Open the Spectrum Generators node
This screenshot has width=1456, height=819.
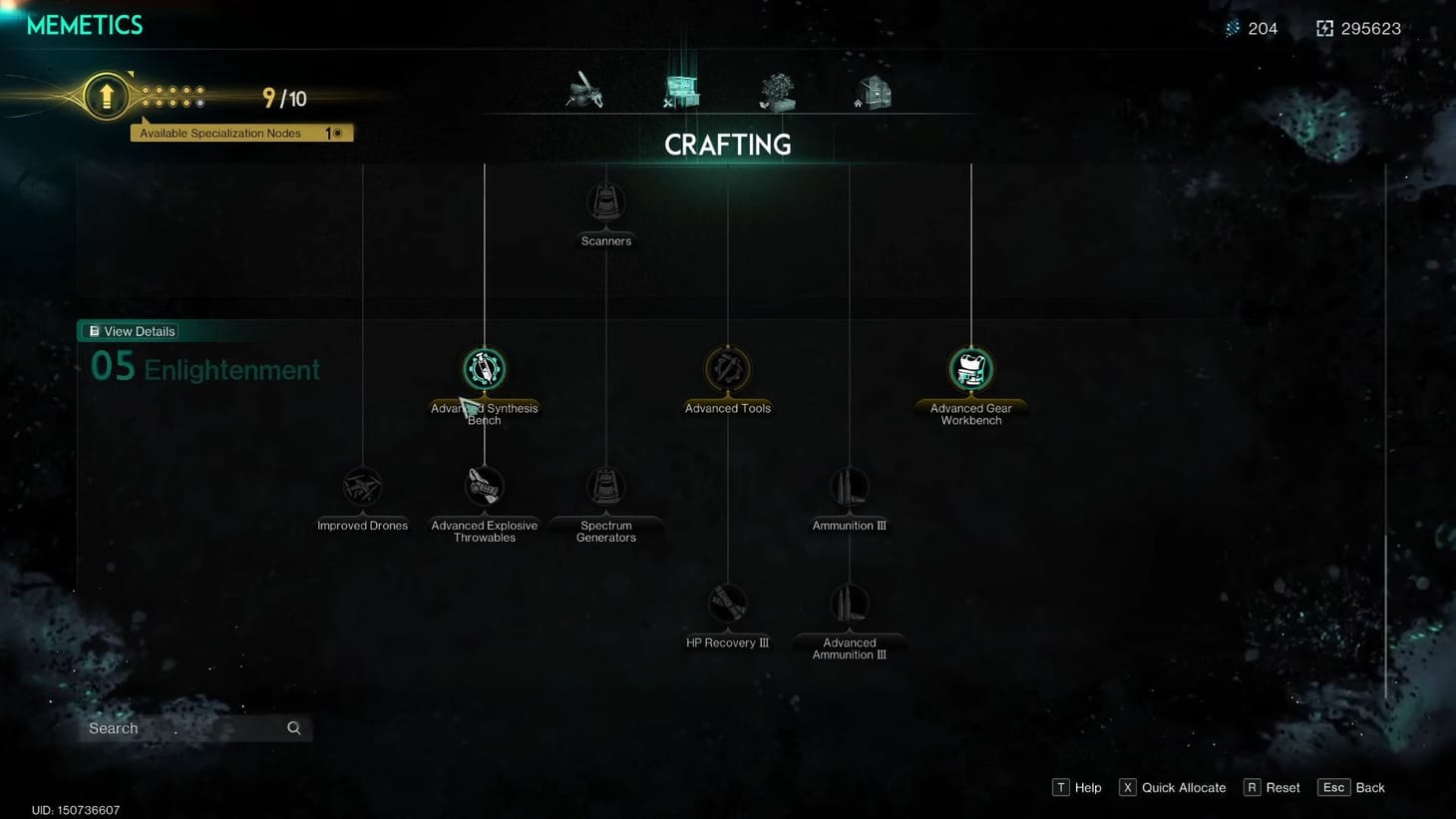(605, 487)
